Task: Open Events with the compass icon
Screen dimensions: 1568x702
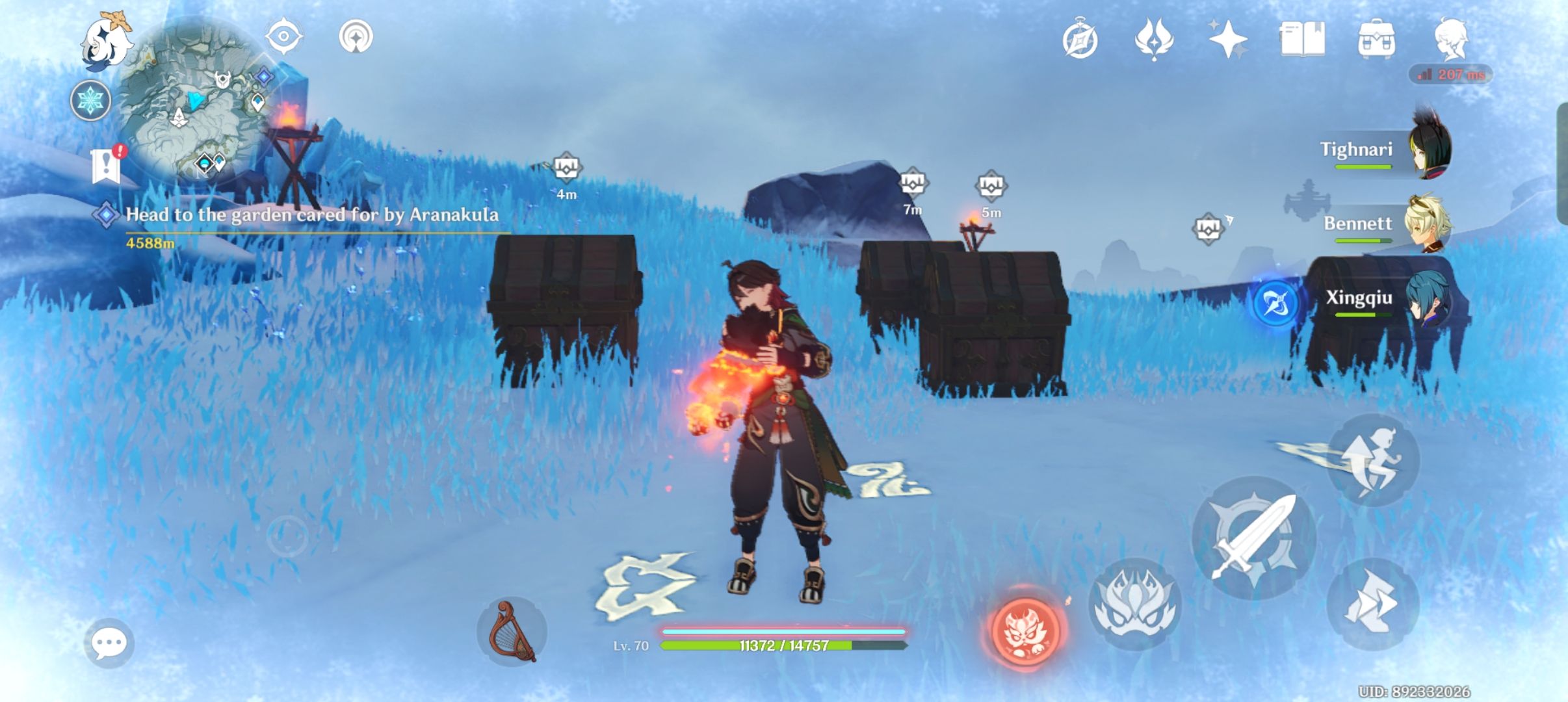Action: 1081,40
